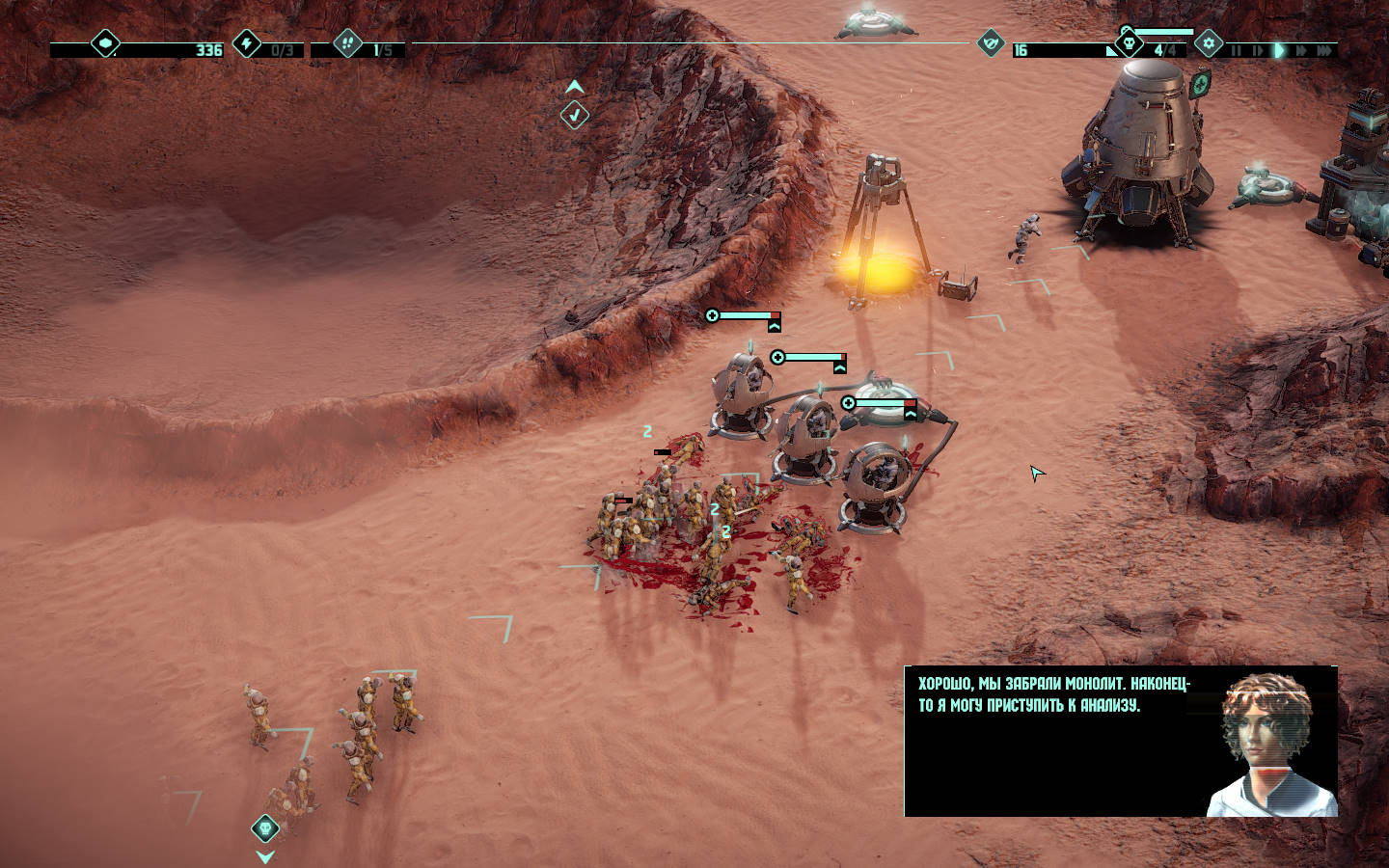The image size is (1389, 868).
Task: Click the checkmark objective marker
Action: pyautogui.click(x=575, y=116)
